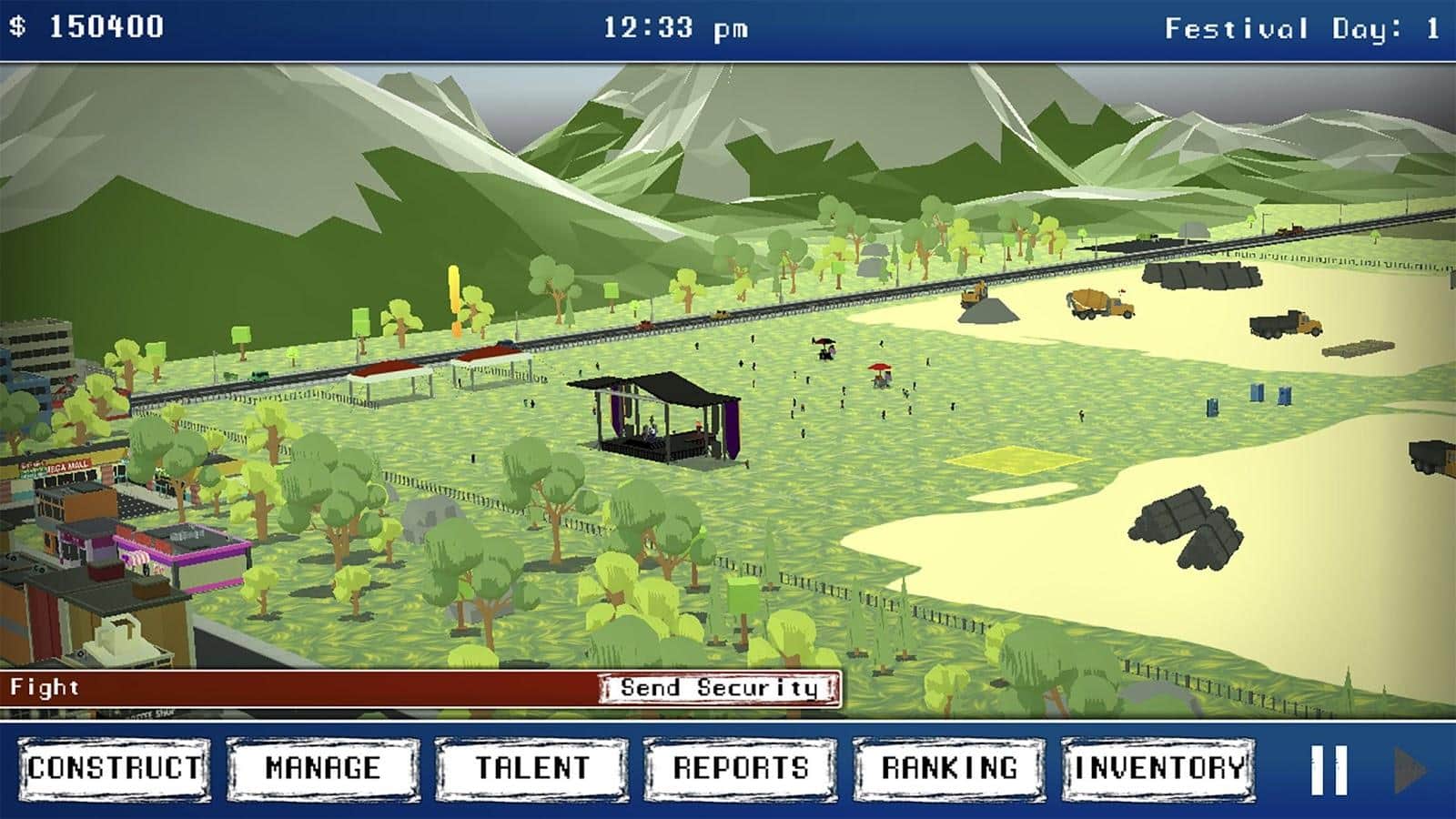Click the play speed arrow
The image size is (1456, 819).
pyautogui.click(x=1410, y=771)
